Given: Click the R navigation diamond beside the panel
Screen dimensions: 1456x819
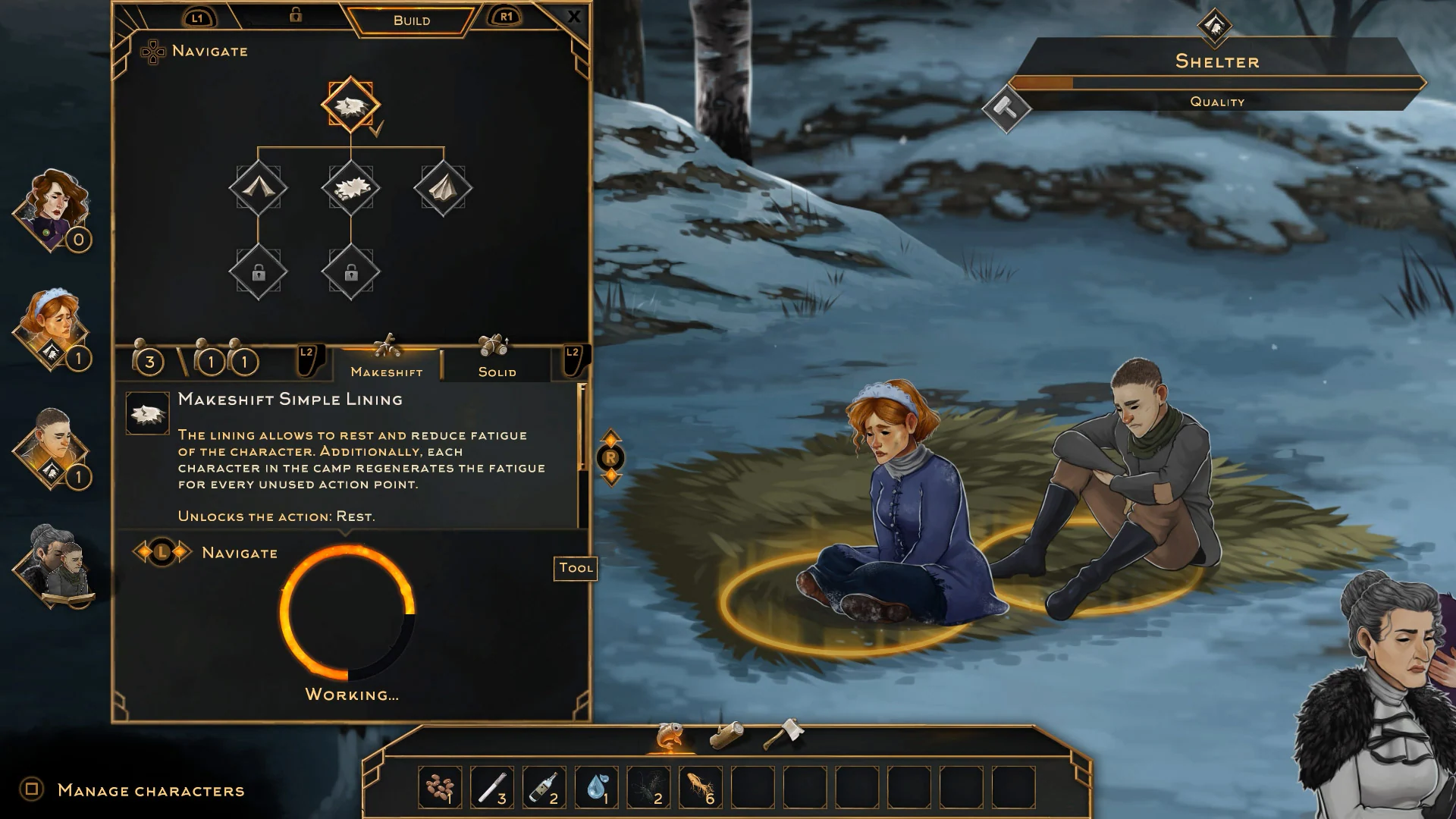Looking at the screenshot, I should [611, 457].
